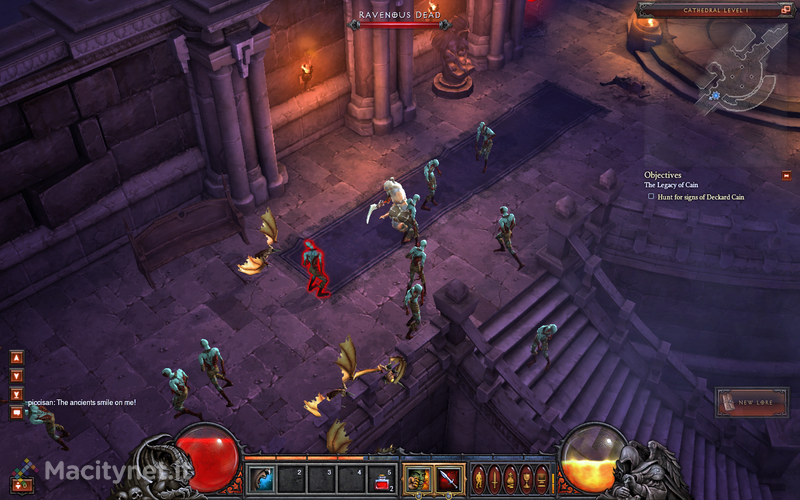The height and width of the screenshot is (500, 800).
Task: Activate the first hotbar skill with blue icon
Action: point(264,477)
